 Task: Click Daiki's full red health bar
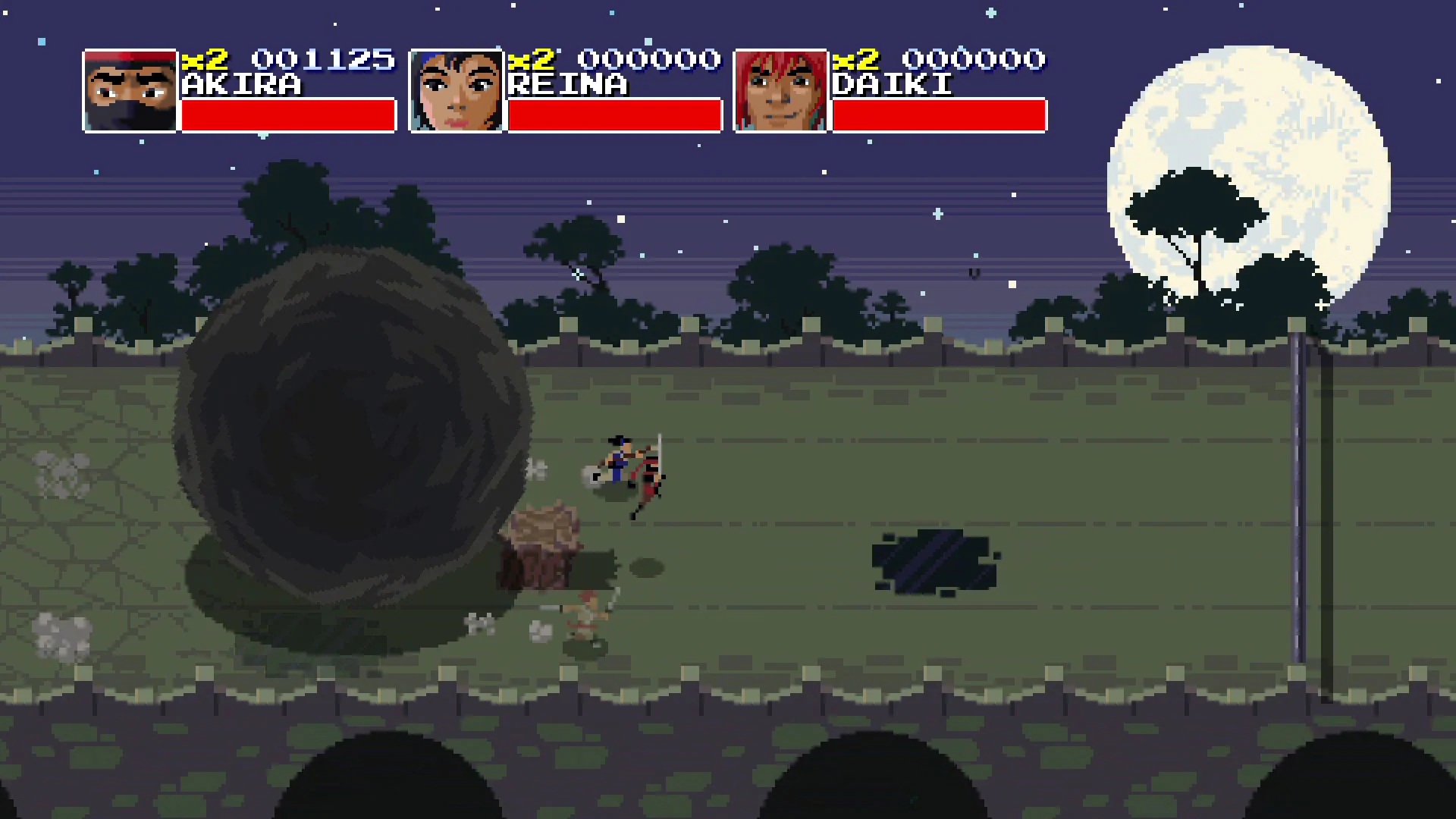point(939,116)
